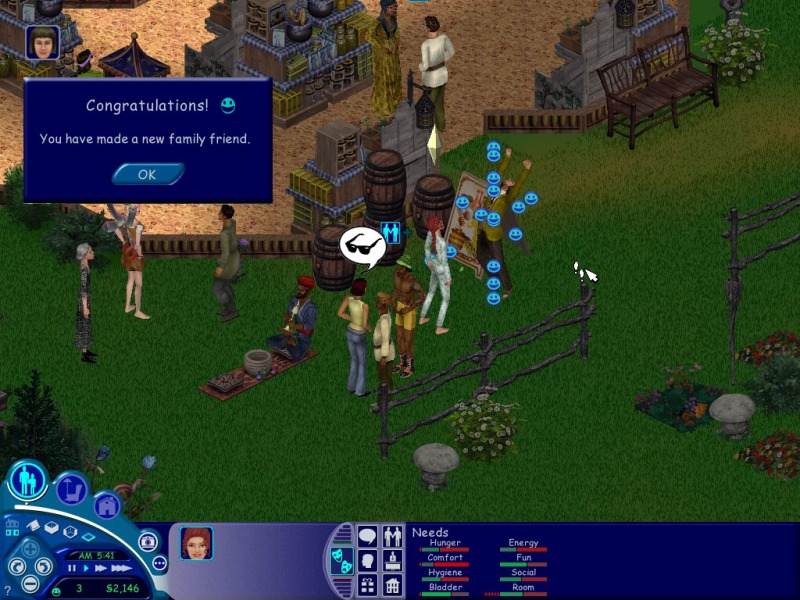
Task: Open Build mode with the house icon
Action: (x=107, y=505)
